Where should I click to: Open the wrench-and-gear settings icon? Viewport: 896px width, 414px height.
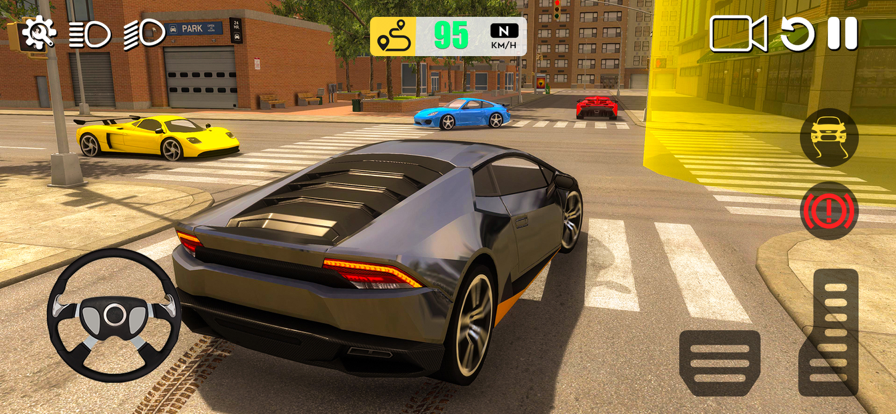(38, 34)
